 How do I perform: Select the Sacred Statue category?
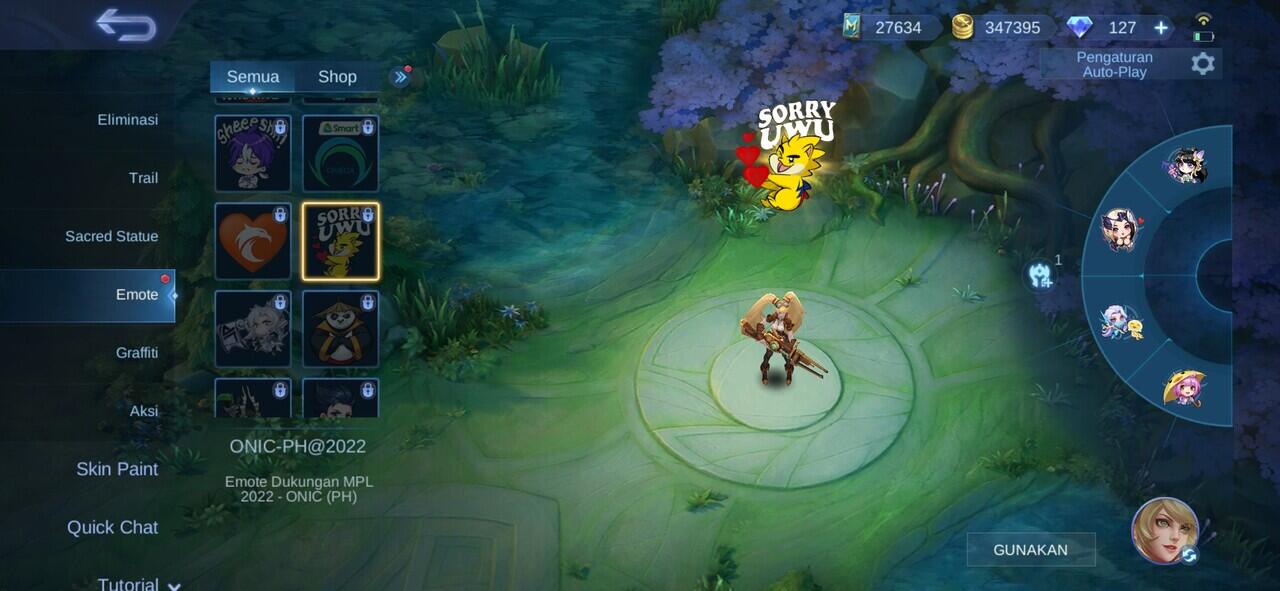tap(111, 236)
